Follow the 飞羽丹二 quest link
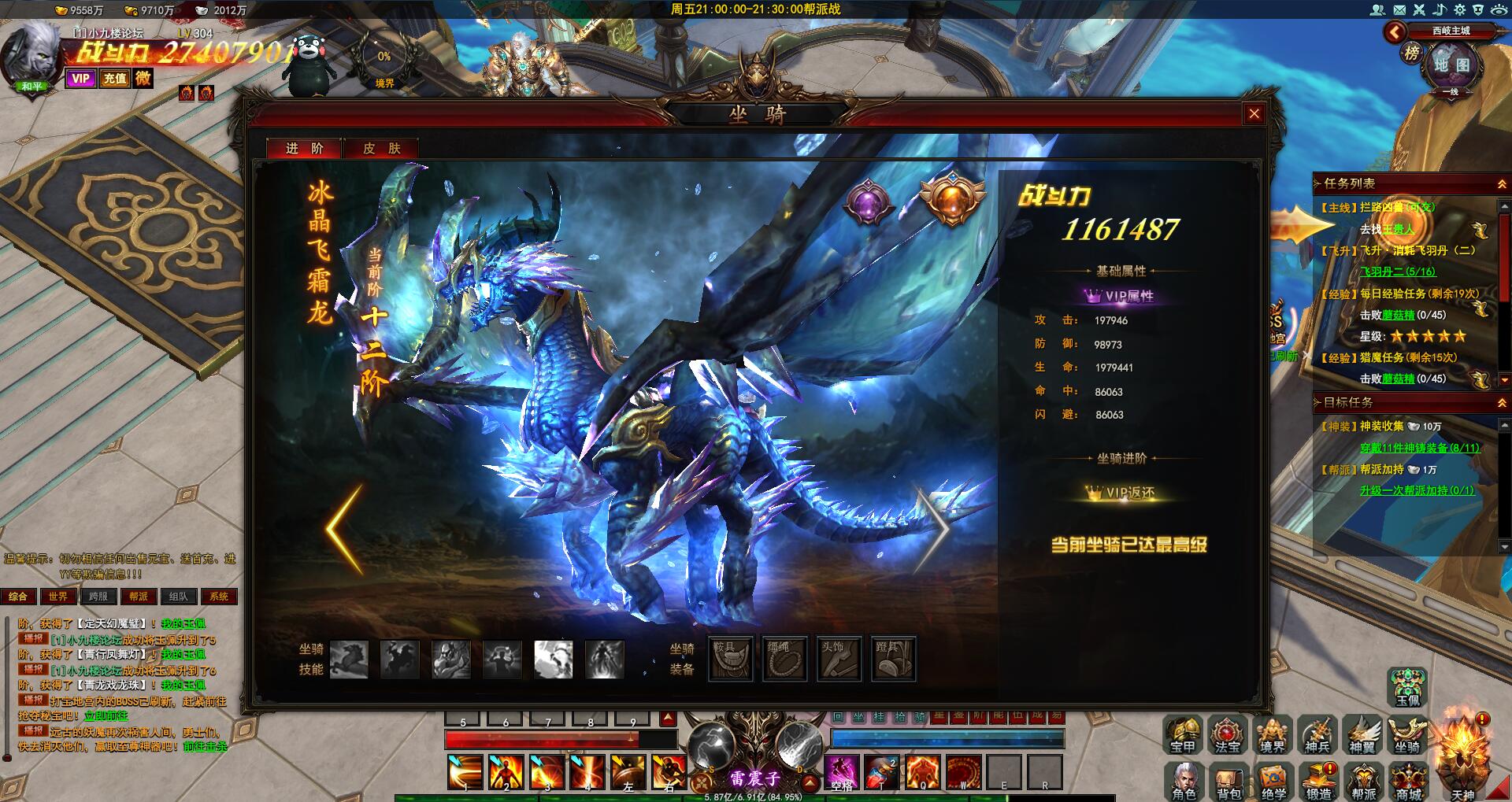This screenshot has width=1512, height=802. pyautogui.click(x=1398, y=272)
